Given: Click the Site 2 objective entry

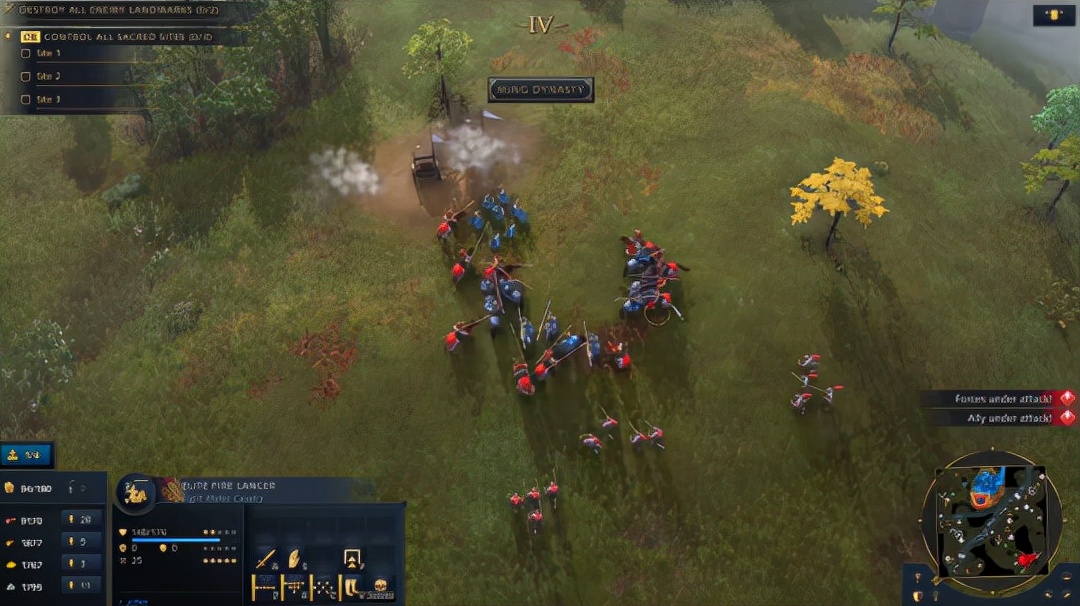Looking at the screenshot, I should pos(47,76).
